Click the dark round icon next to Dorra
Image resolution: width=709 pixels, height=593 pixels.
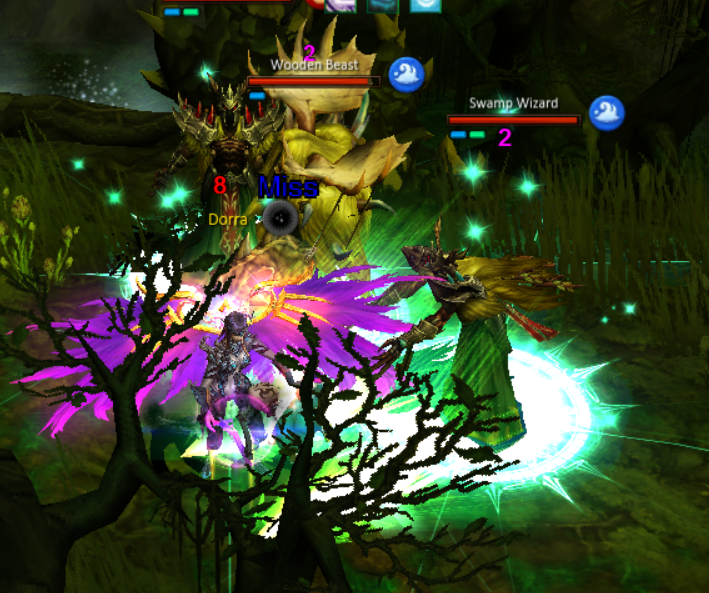(279, 217)
